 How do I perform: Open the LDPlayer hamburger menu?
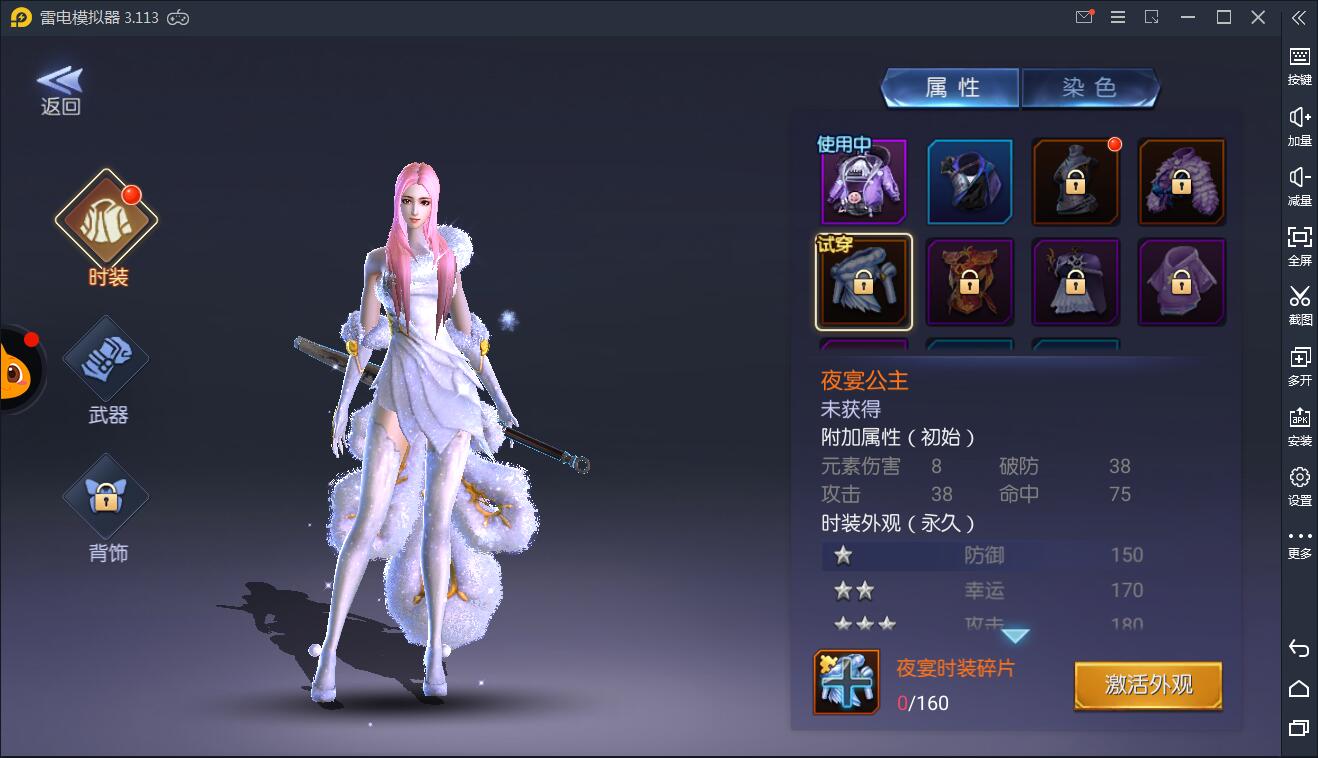1117,17
